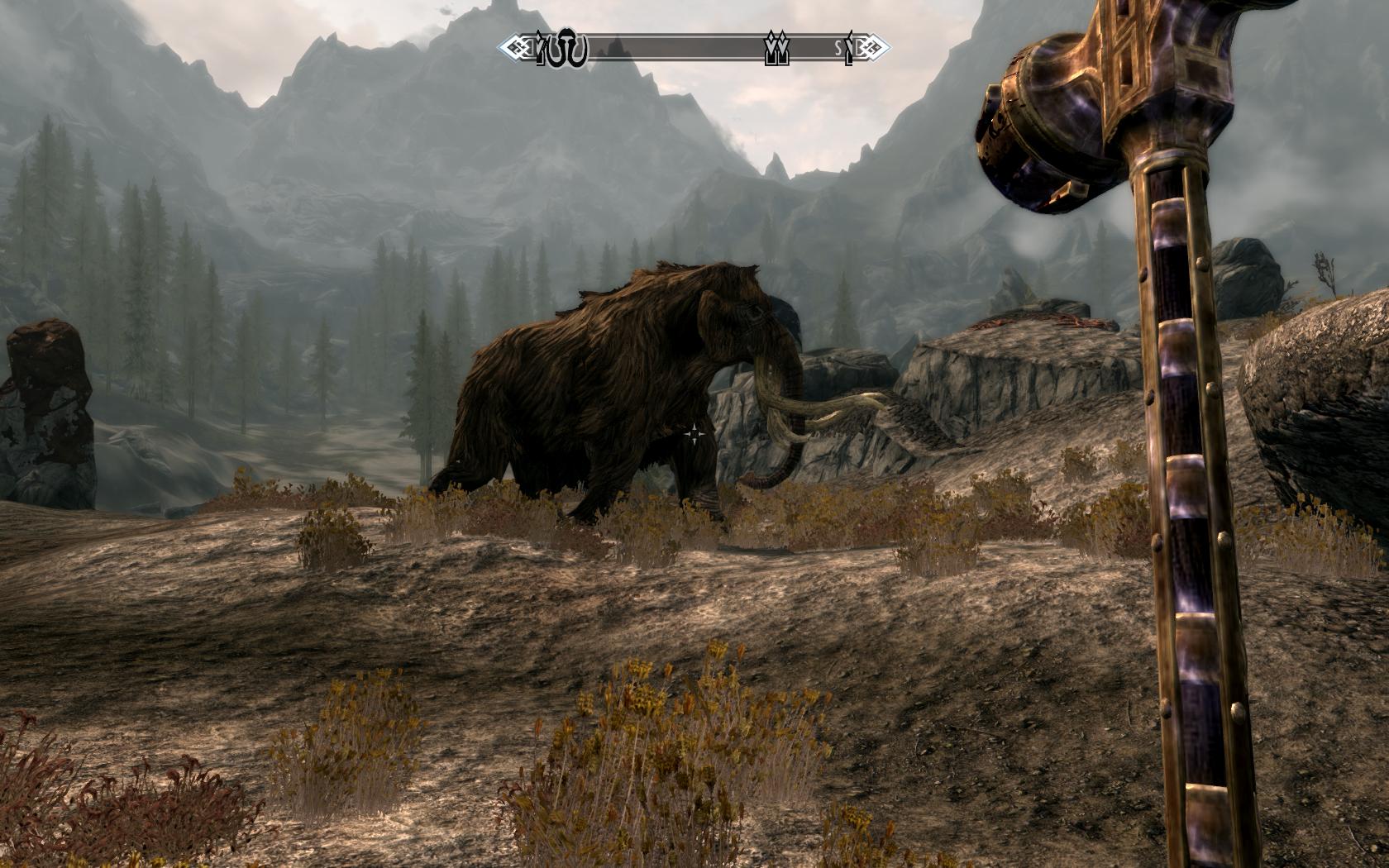Click the mammoth skull giant camp compass marker
1389x868 pixels.
click(x=570, y=50)
